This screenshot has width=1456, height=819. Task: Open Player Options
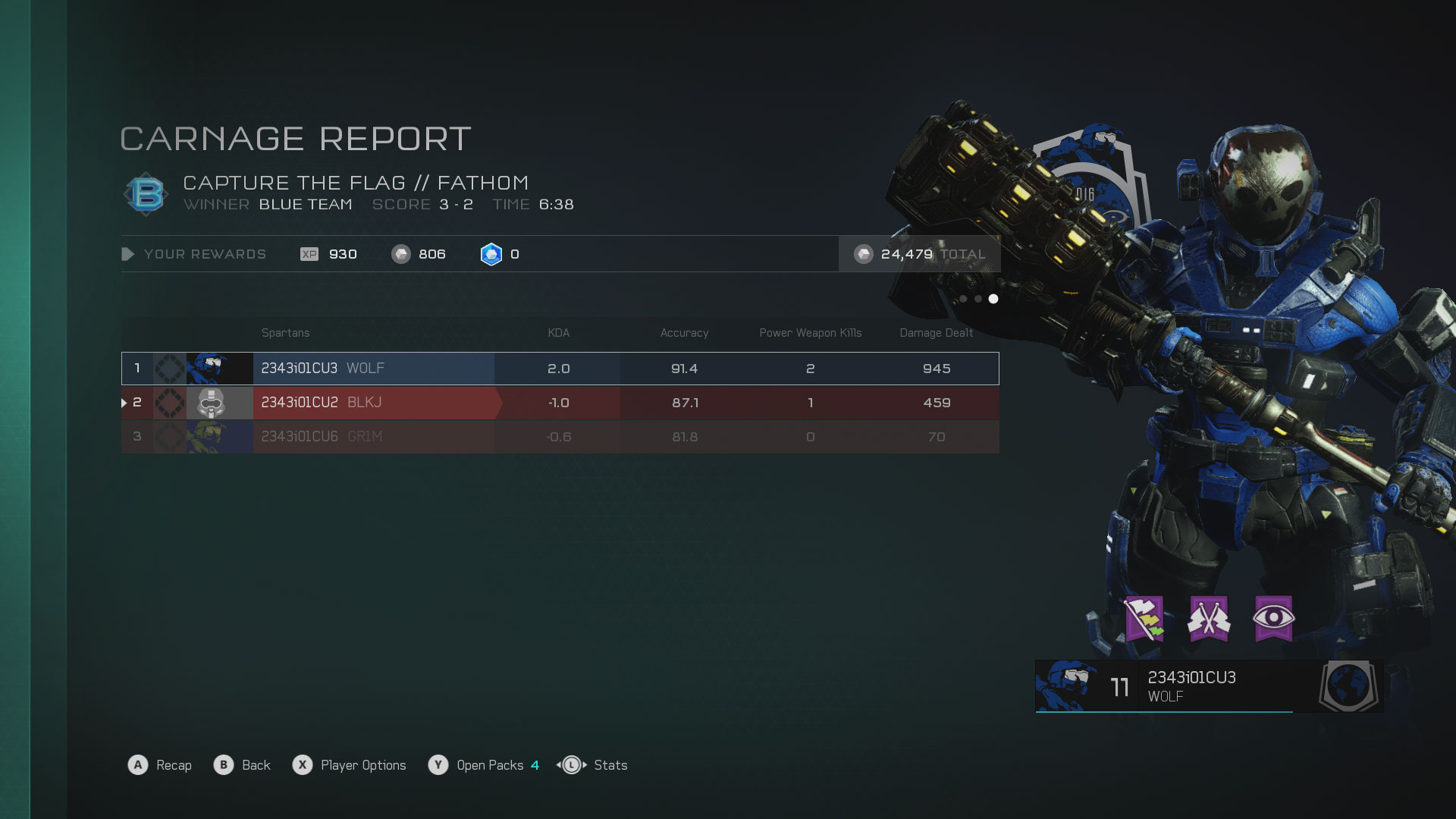350,765
